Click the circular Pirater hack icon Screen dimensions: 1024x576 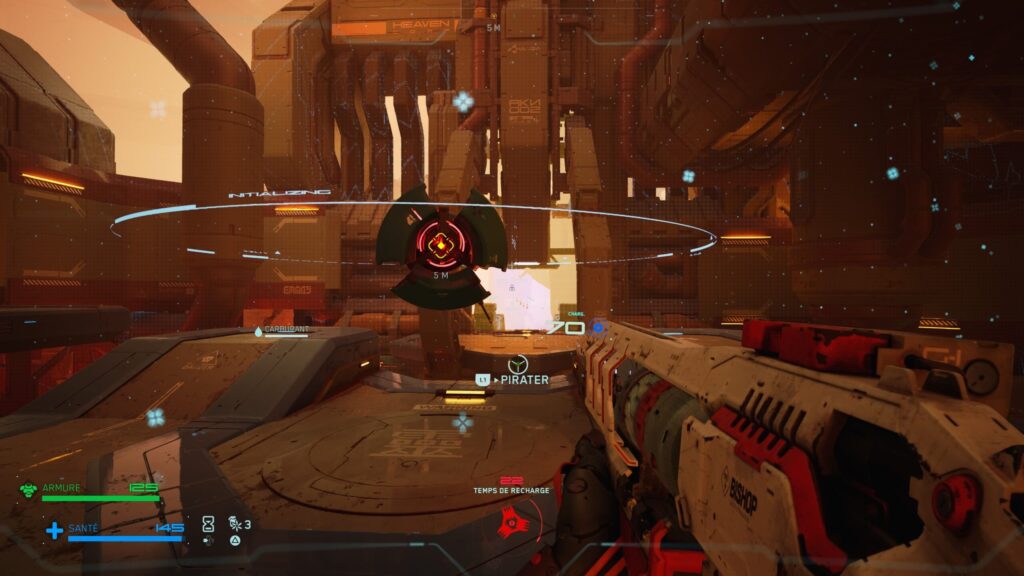pyautogui.click(x=516, y=364)
